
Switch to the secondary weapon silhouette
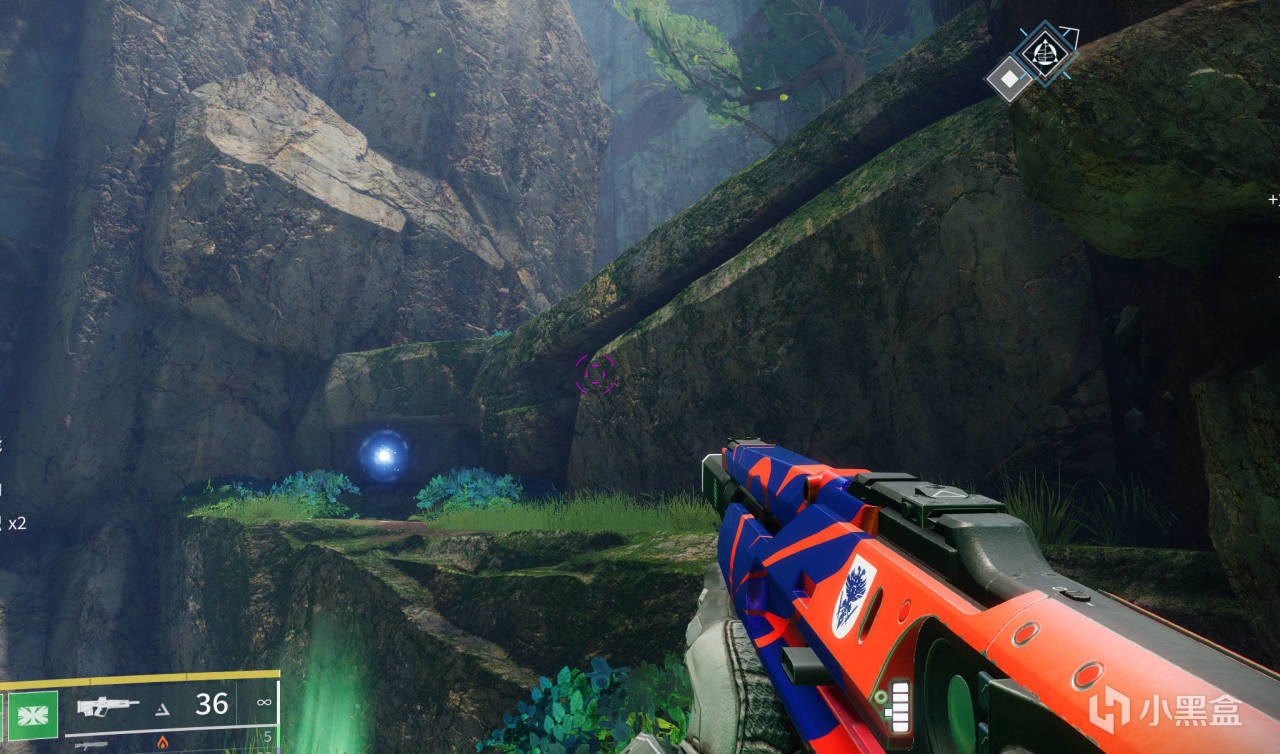click(x=91, y=744)
